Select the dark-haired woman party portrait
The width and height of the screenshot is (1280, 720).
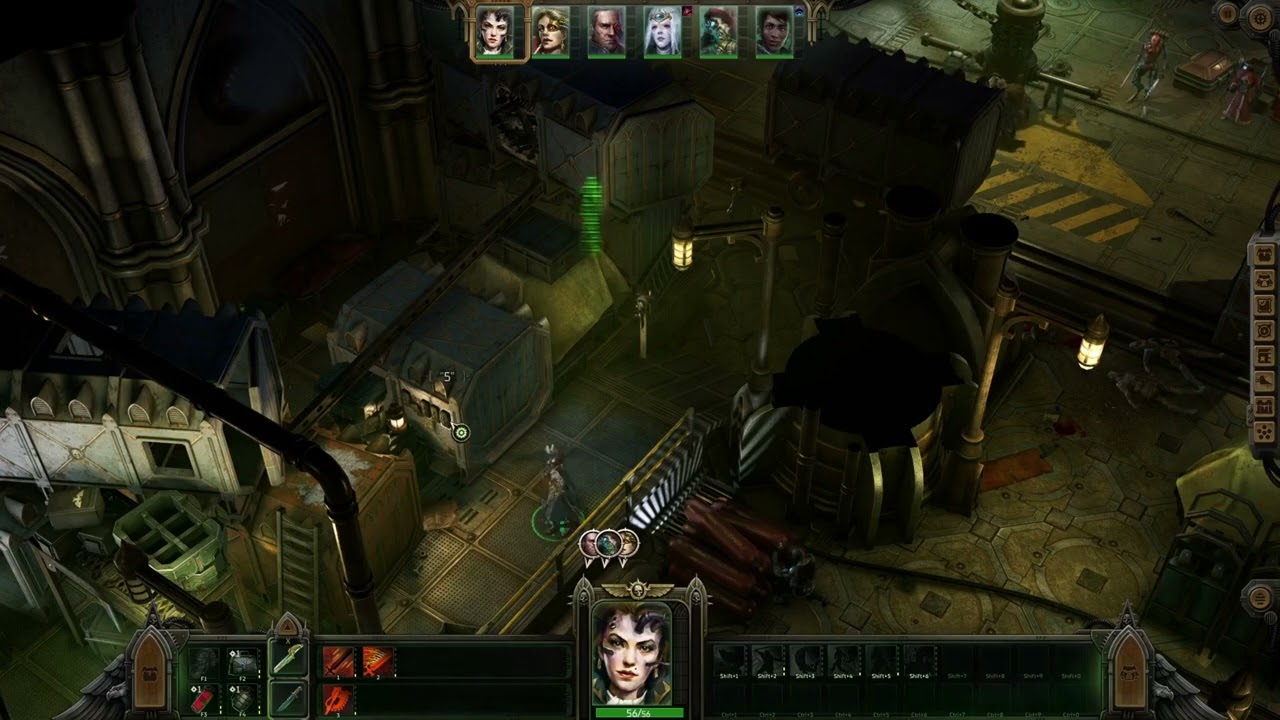click(495, 32)
